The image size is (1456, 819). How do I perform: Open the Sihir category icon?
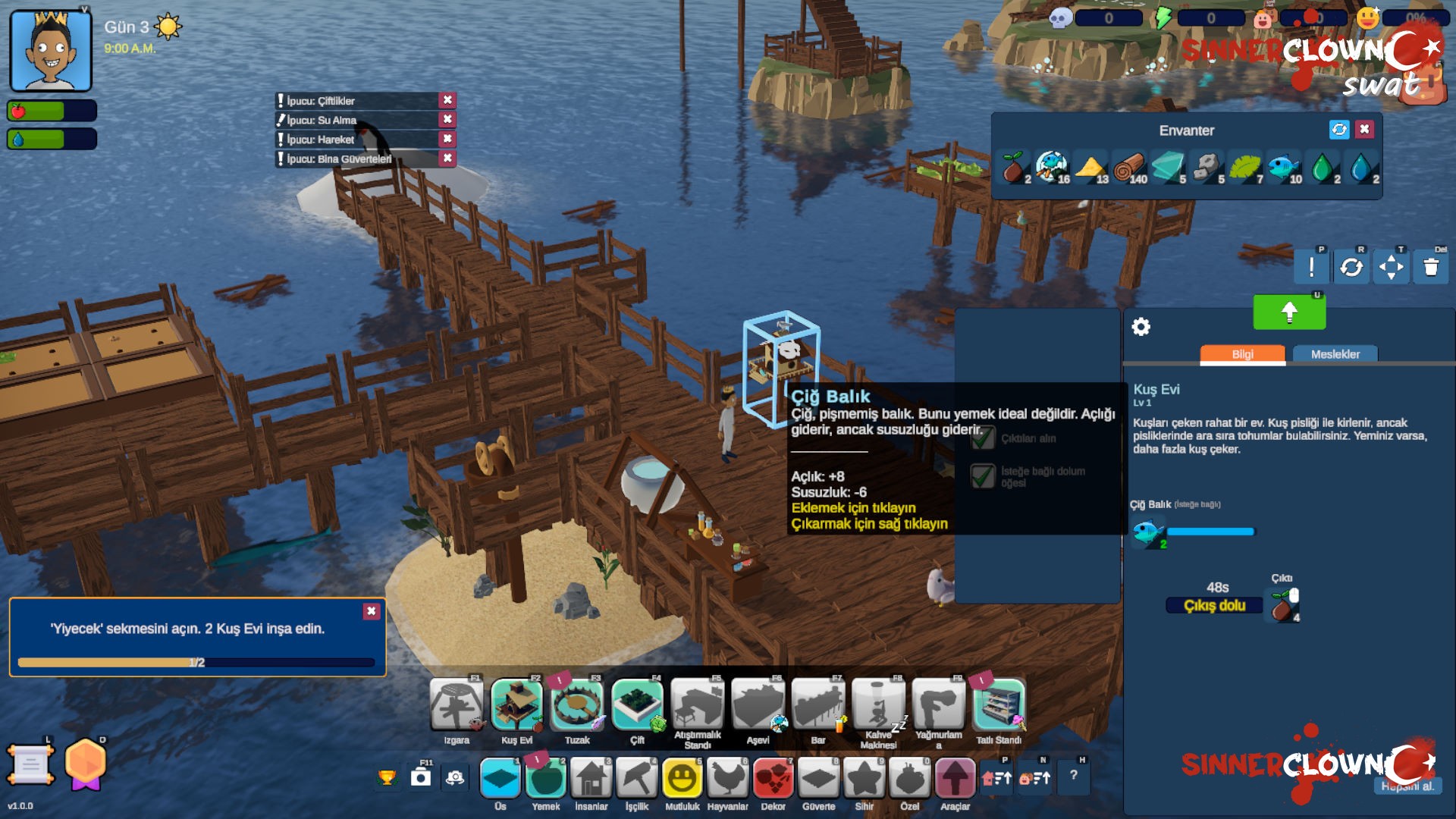coord(864,777)
